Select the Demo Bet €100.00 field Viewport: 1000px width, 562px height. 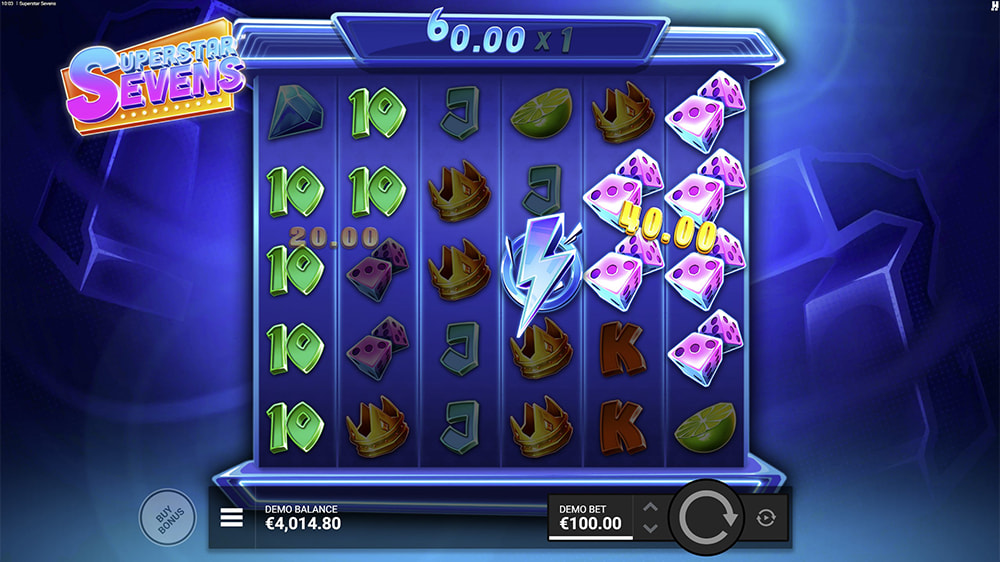(590, 517)
